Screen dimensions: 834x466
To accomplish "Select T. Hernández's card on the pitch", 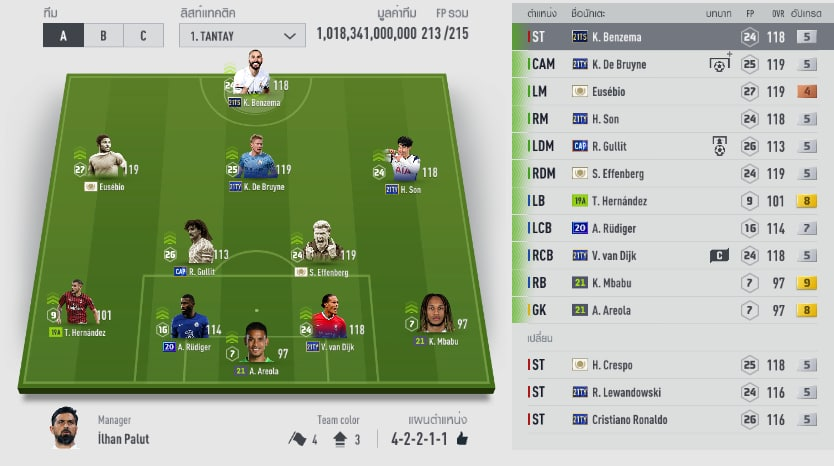I will pos(76,306).
